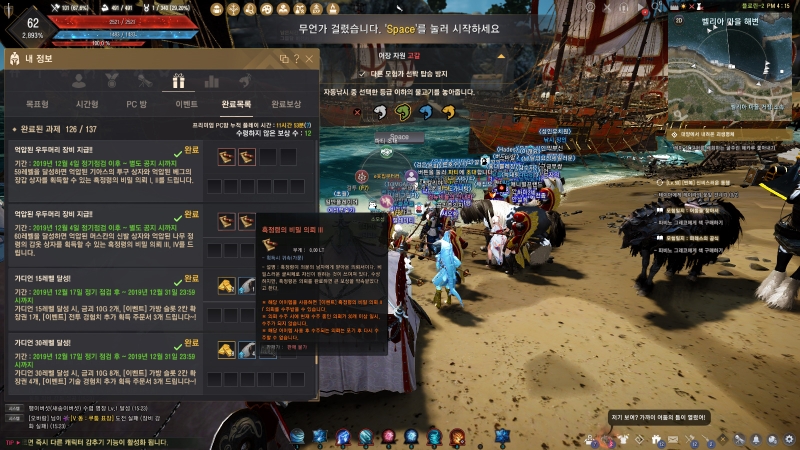This screenshot has height=450, width=800.
Task: Select the gold bar reward for 가디언 15레벨
Action: click(227, 285)
